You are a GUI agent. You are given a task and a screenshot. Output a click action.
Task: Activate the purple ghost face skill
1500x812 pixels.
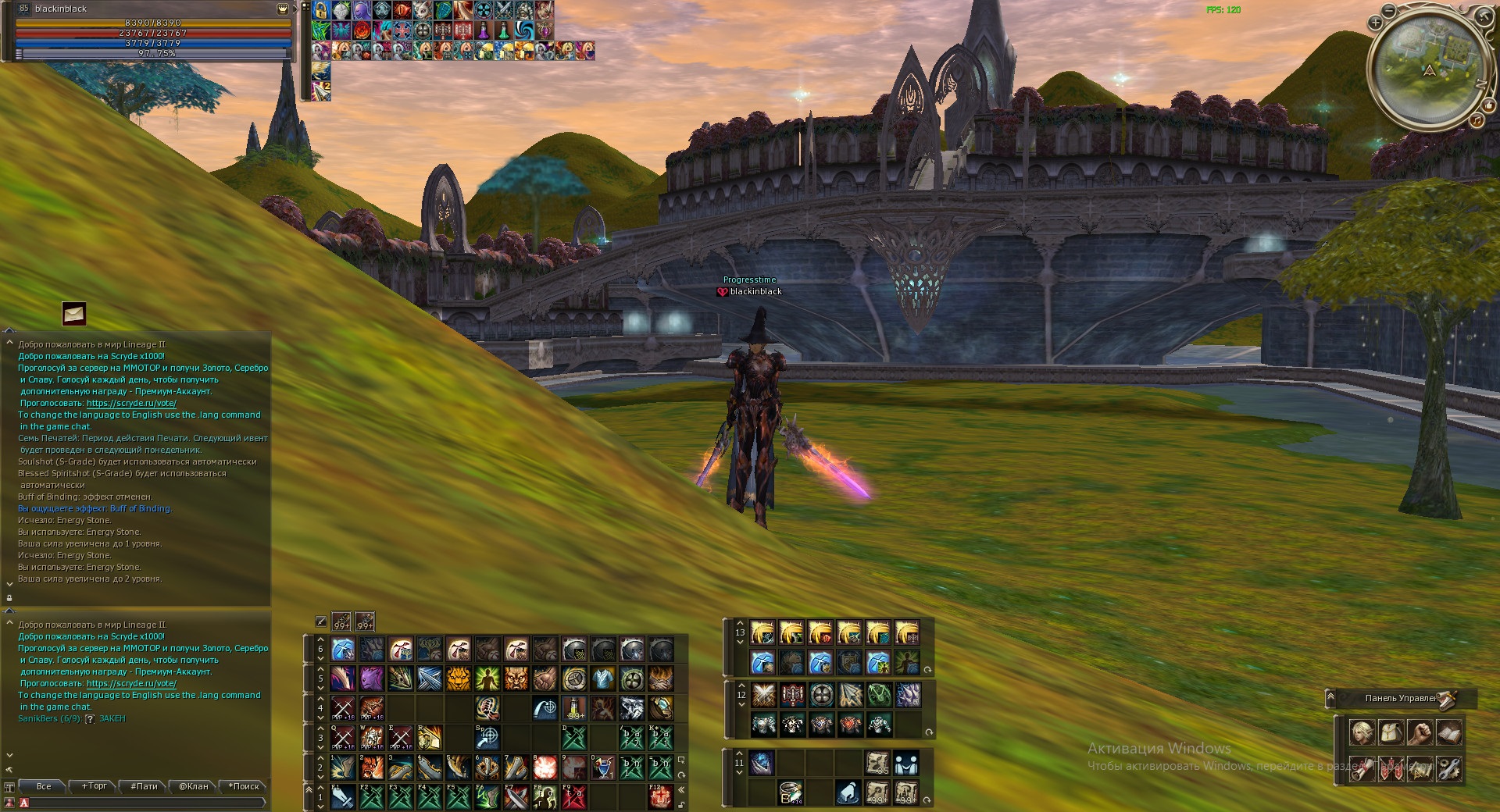[x=371, y=678]
